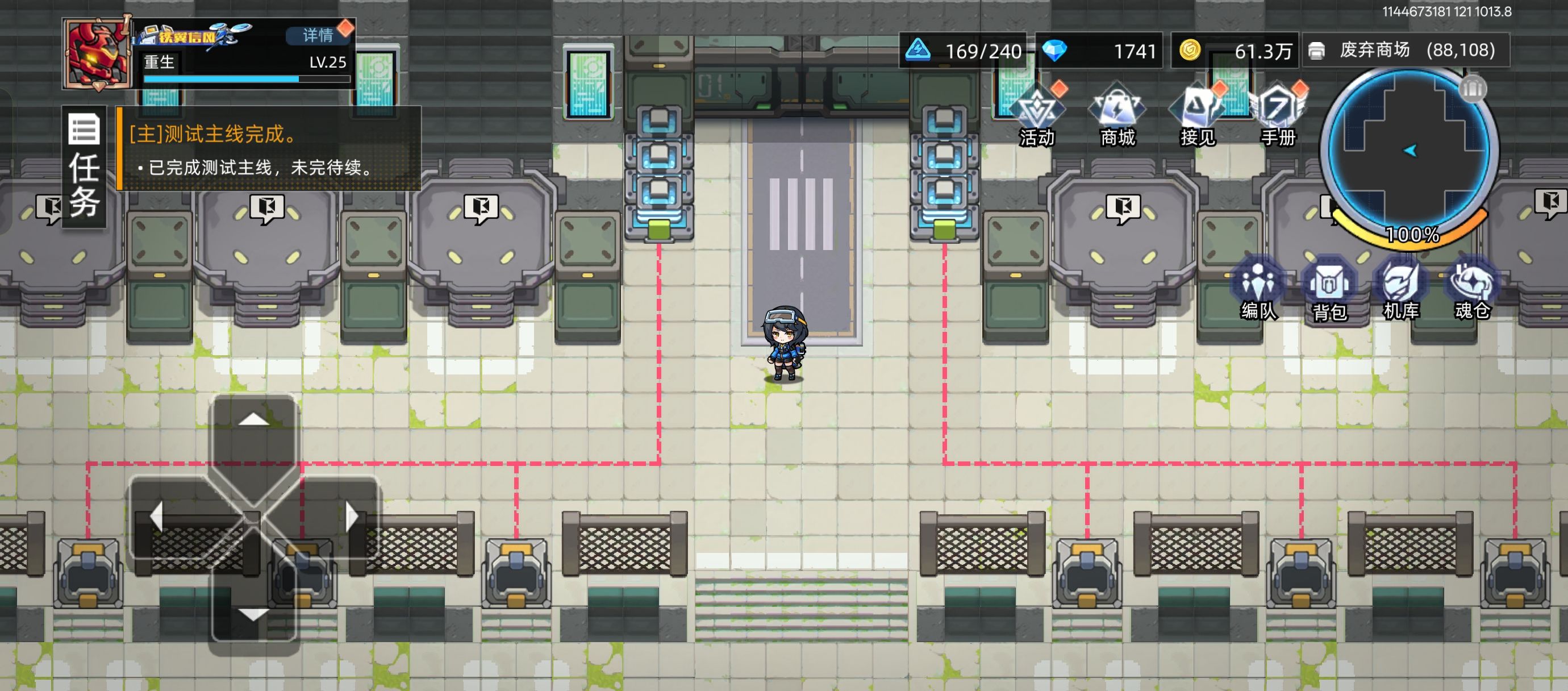Screen dimensions: 1568x691
Task: Open the circular minimap
Action: (x=1408, y=152)
